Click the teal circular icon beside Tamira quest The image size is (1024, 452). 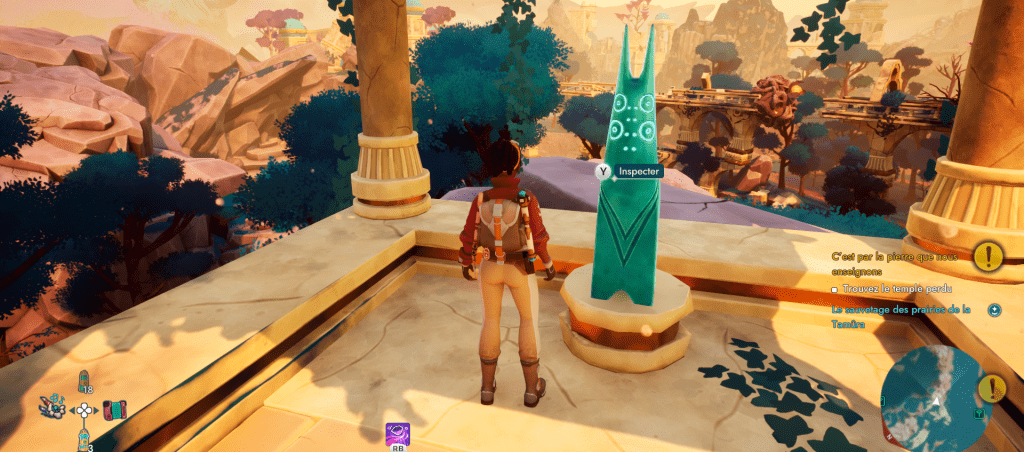995,310
